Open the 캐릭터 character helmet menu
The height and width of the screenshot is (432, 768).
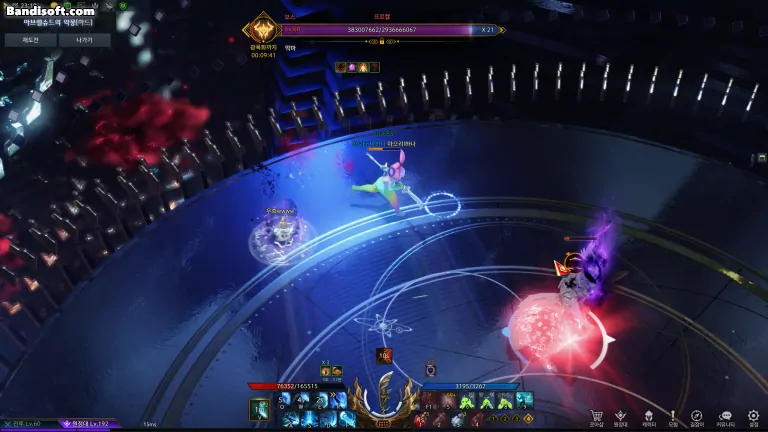coord(648,416)
